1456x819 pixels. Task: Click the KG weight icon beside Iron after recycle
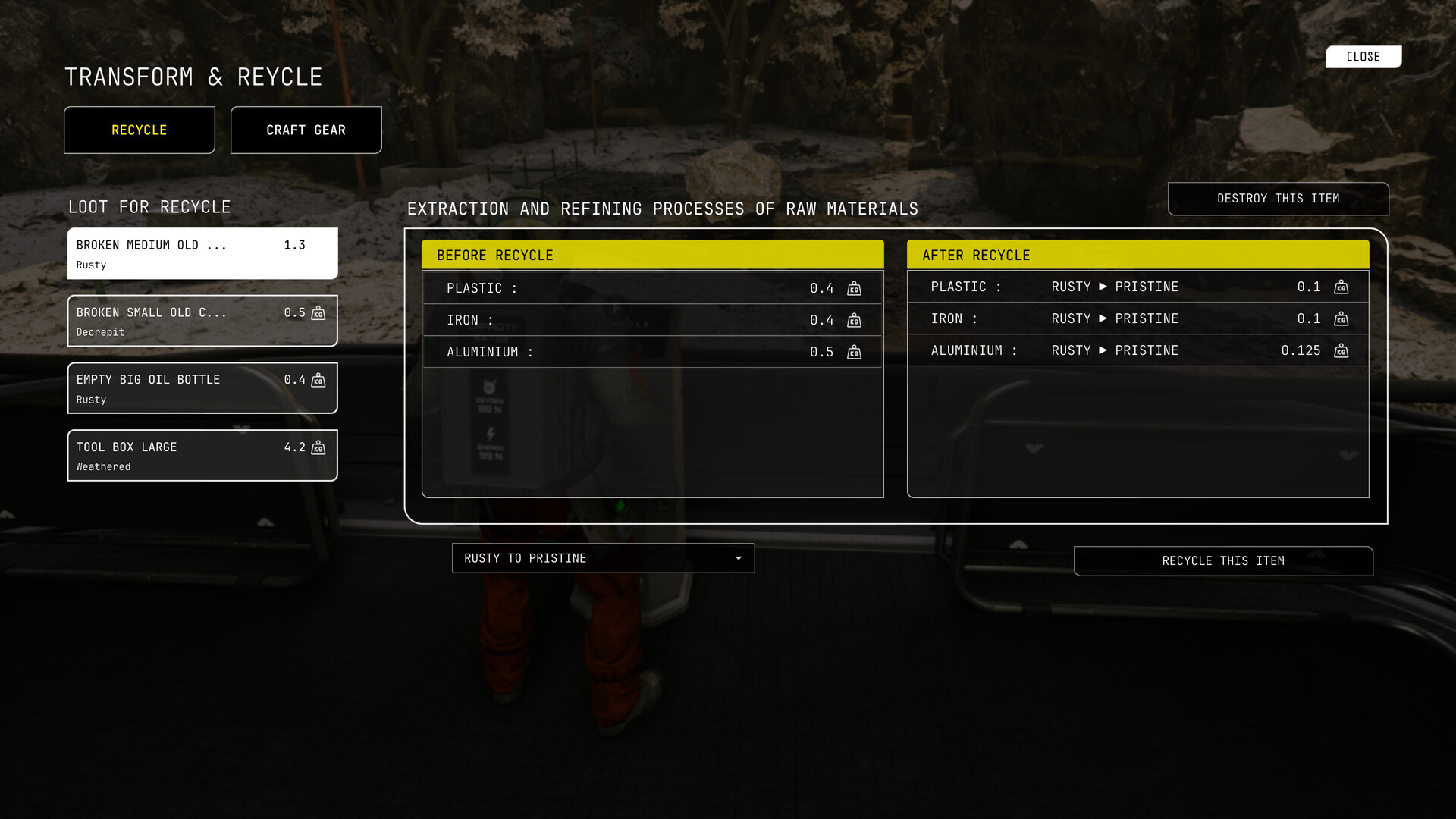coord(1342,319)
